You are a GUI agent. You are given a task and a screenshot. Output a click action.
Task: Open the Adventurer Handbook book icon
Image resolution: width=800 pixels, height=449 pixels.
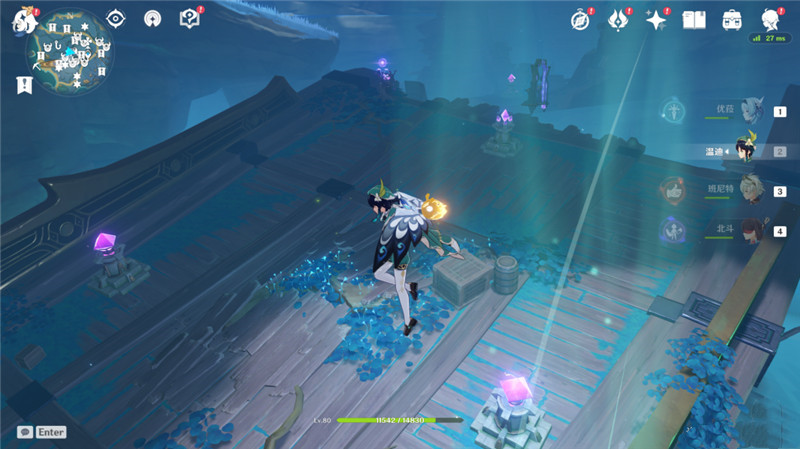pos(694,20)
